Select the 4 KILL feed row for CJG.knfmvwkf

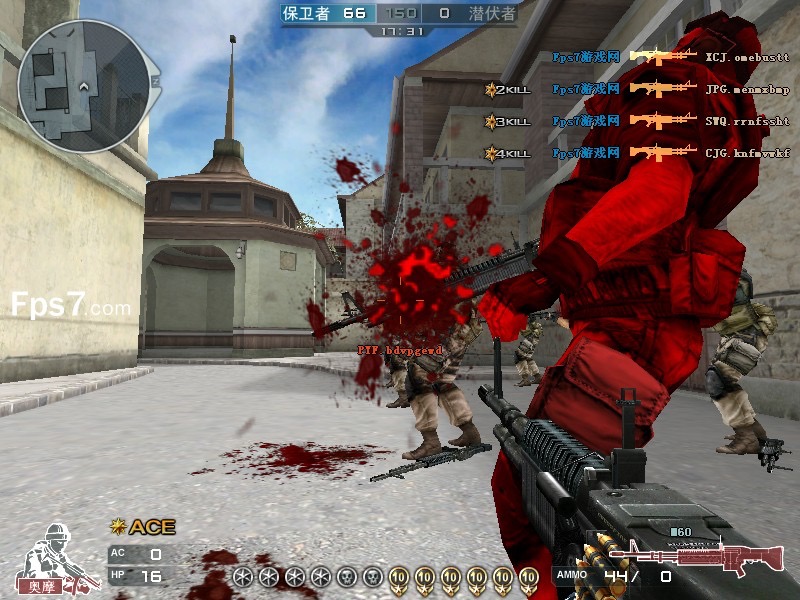point(638,153)
